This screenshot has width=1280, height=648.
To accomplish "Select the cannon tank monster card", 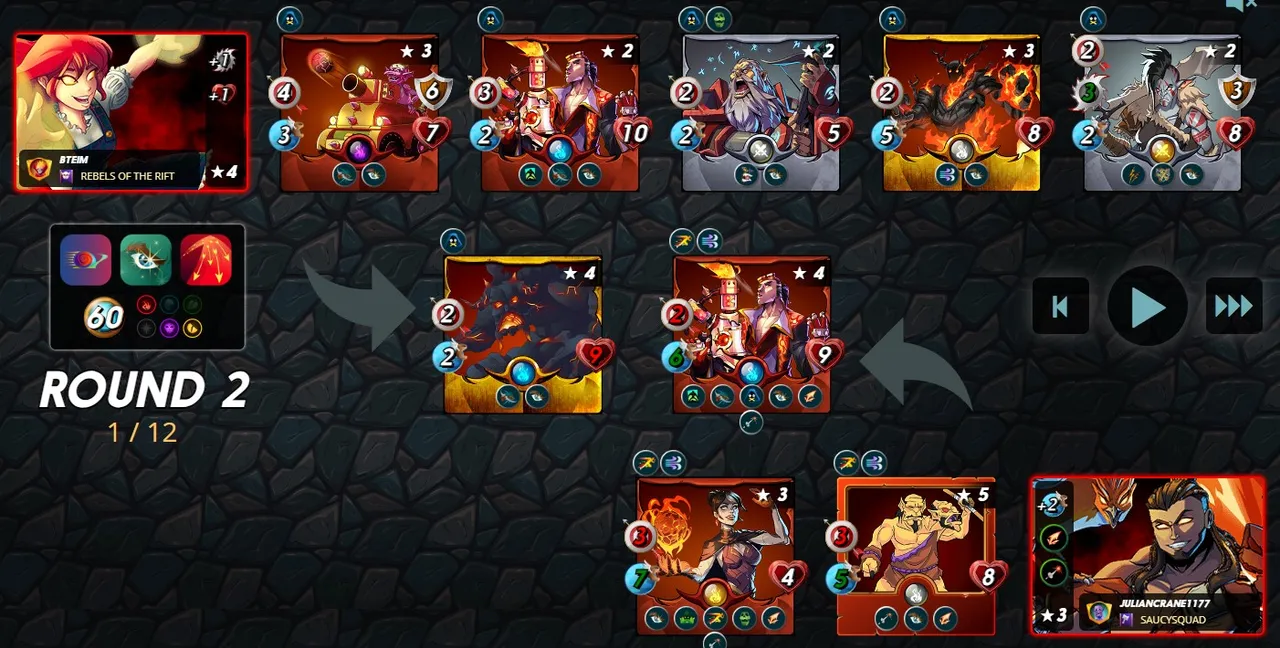I will (360, 112).
